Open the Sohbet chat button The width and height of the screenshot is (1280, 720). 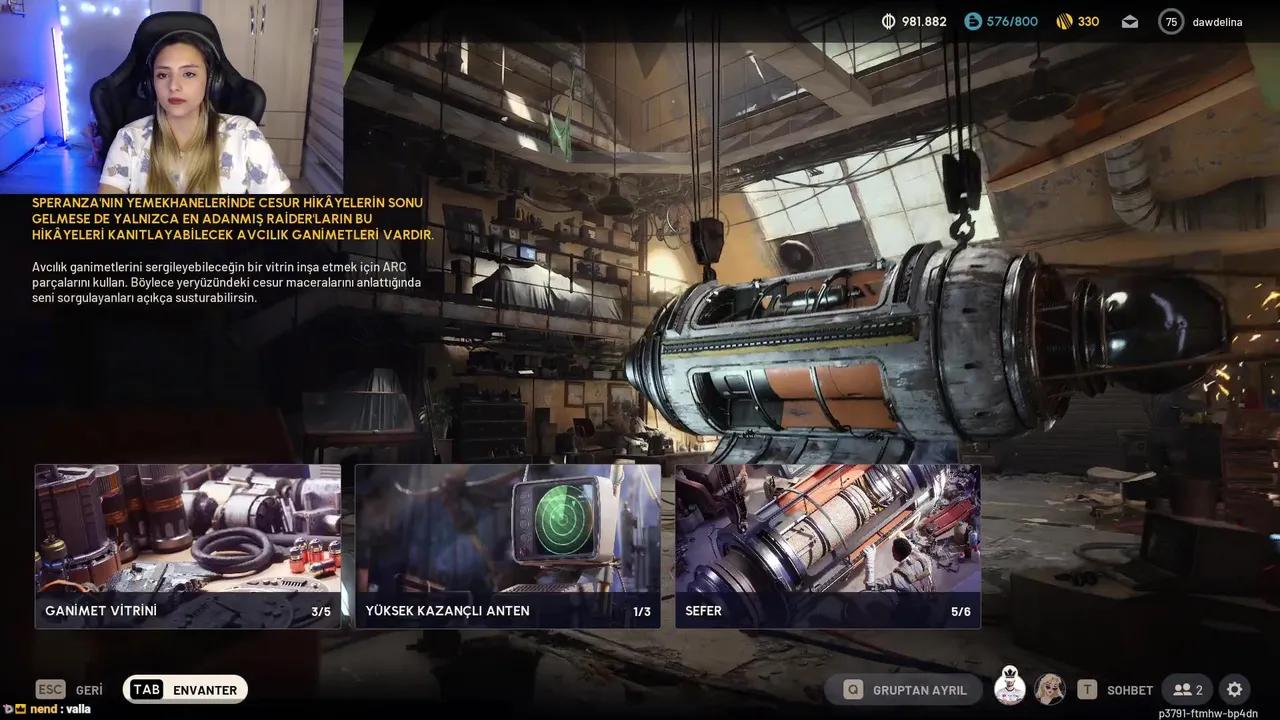pos(1115,689)
